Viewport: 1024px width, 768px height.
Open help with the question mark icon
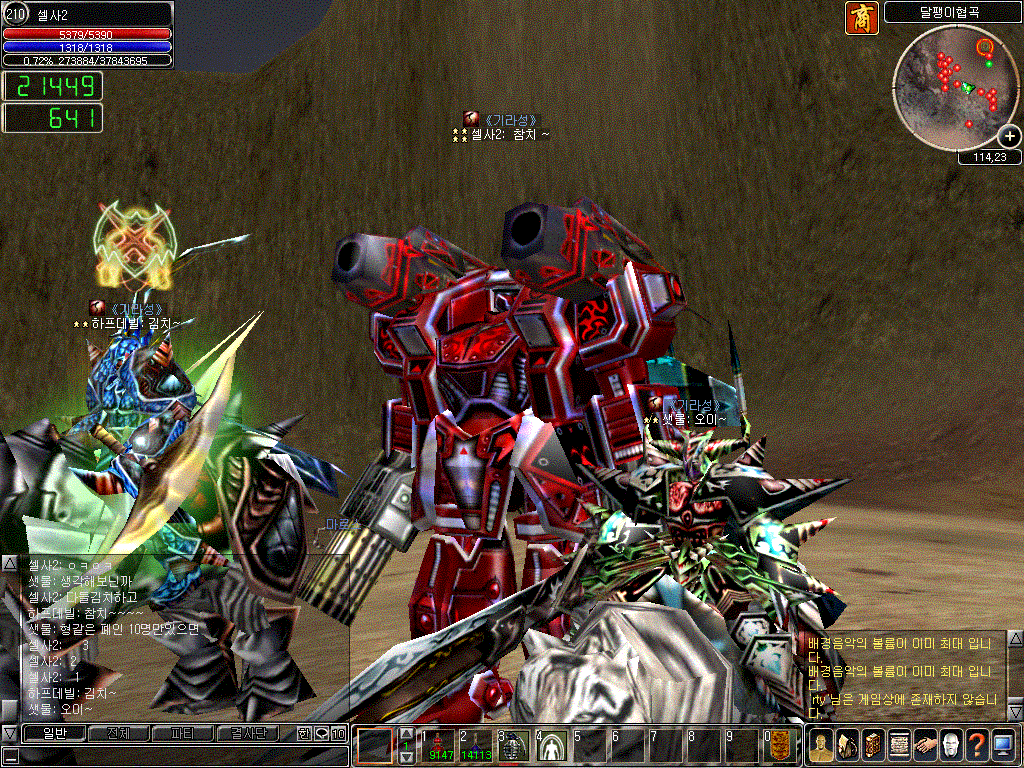pyautogui.click(x=977, y=745)
